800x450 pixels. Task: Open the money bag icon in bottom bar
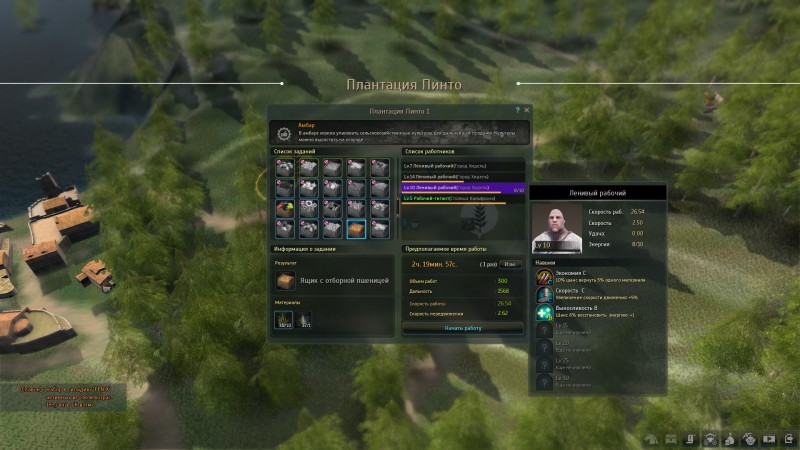tap(729, 438)
